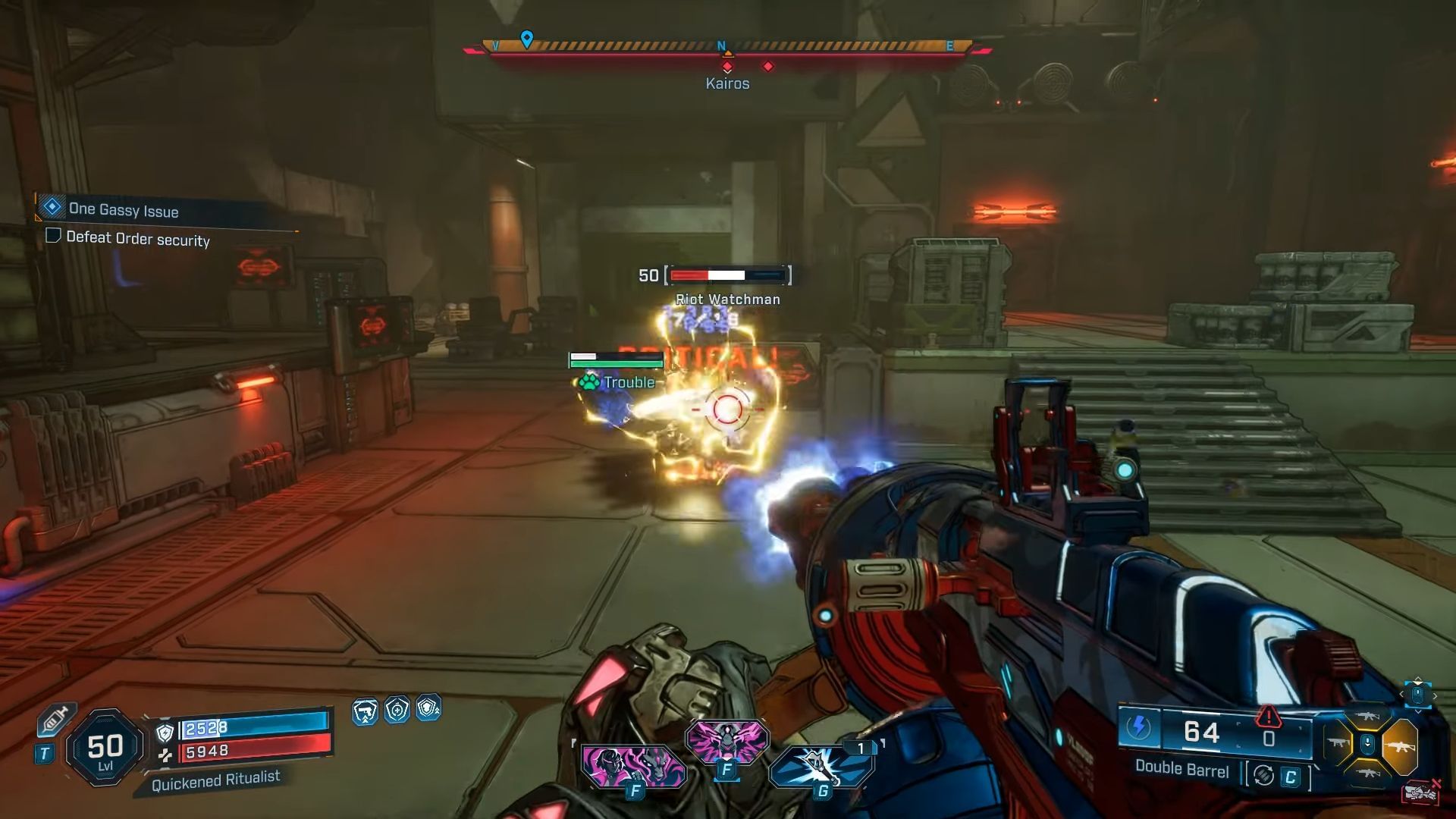Open the One Gassy Issue quest tracker

123,209
